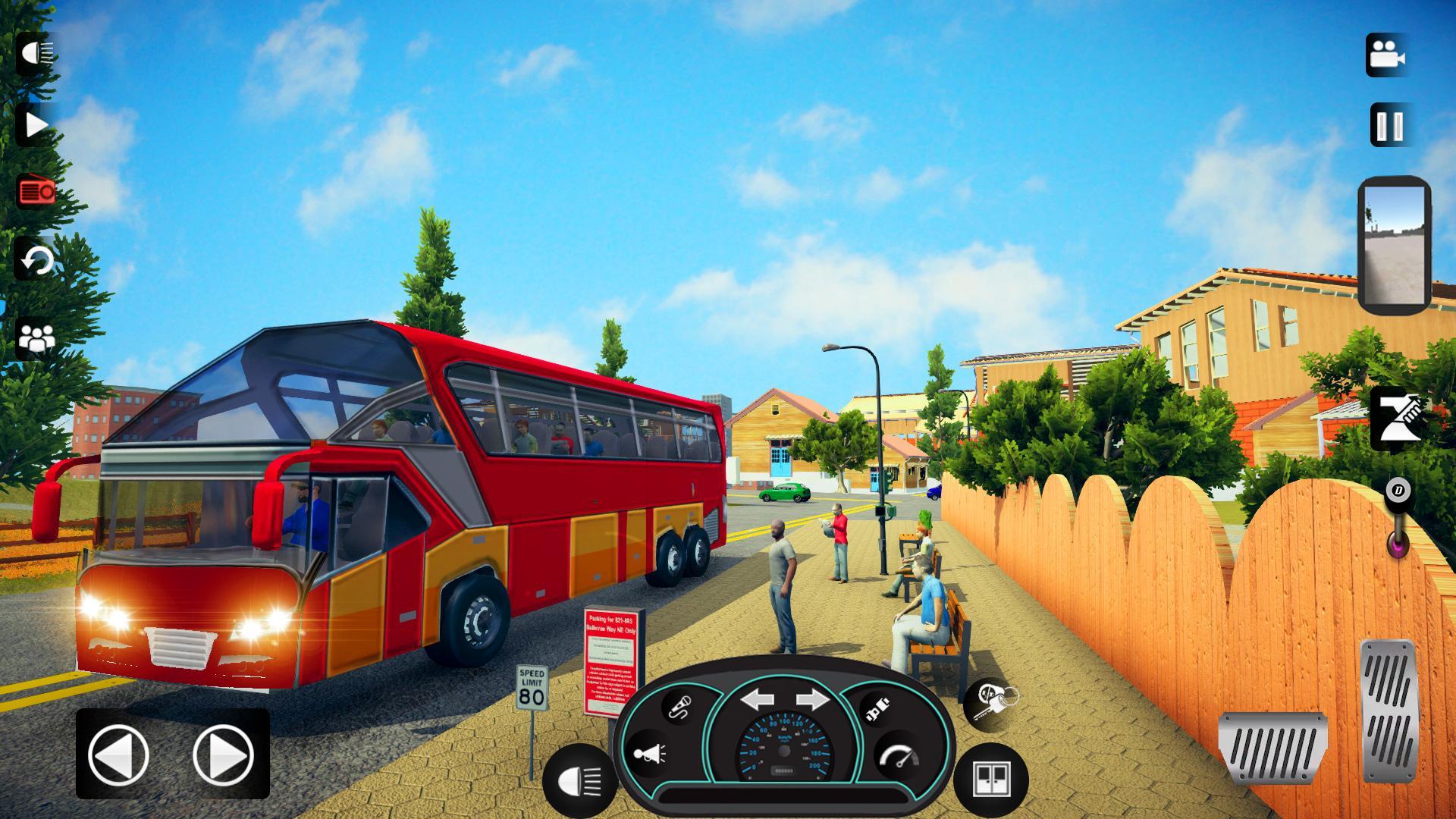Tap the rear-view mirror display
Image resolution: width=1456 pixels, height=819 pixels.
point(1394,245)
